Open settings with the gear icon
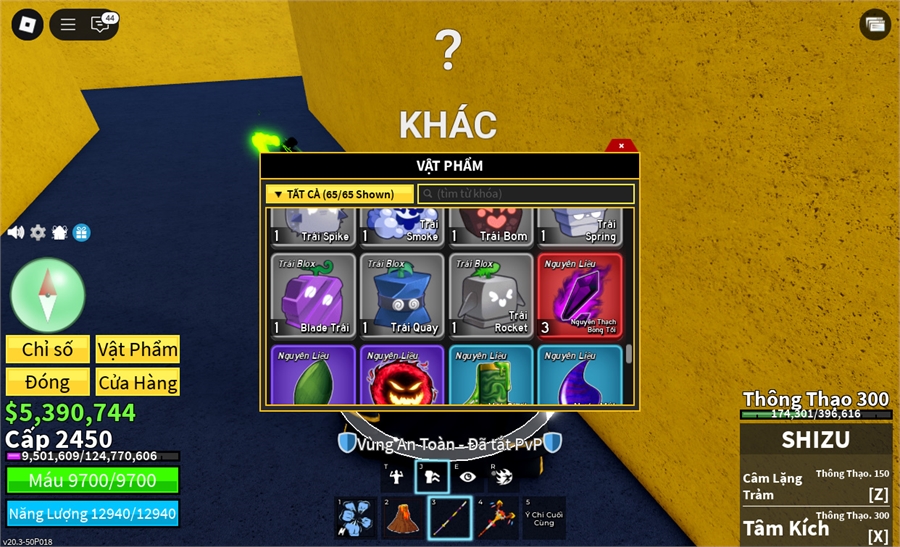Viewport: 900px width, 547px height. [x=38, y=232]
